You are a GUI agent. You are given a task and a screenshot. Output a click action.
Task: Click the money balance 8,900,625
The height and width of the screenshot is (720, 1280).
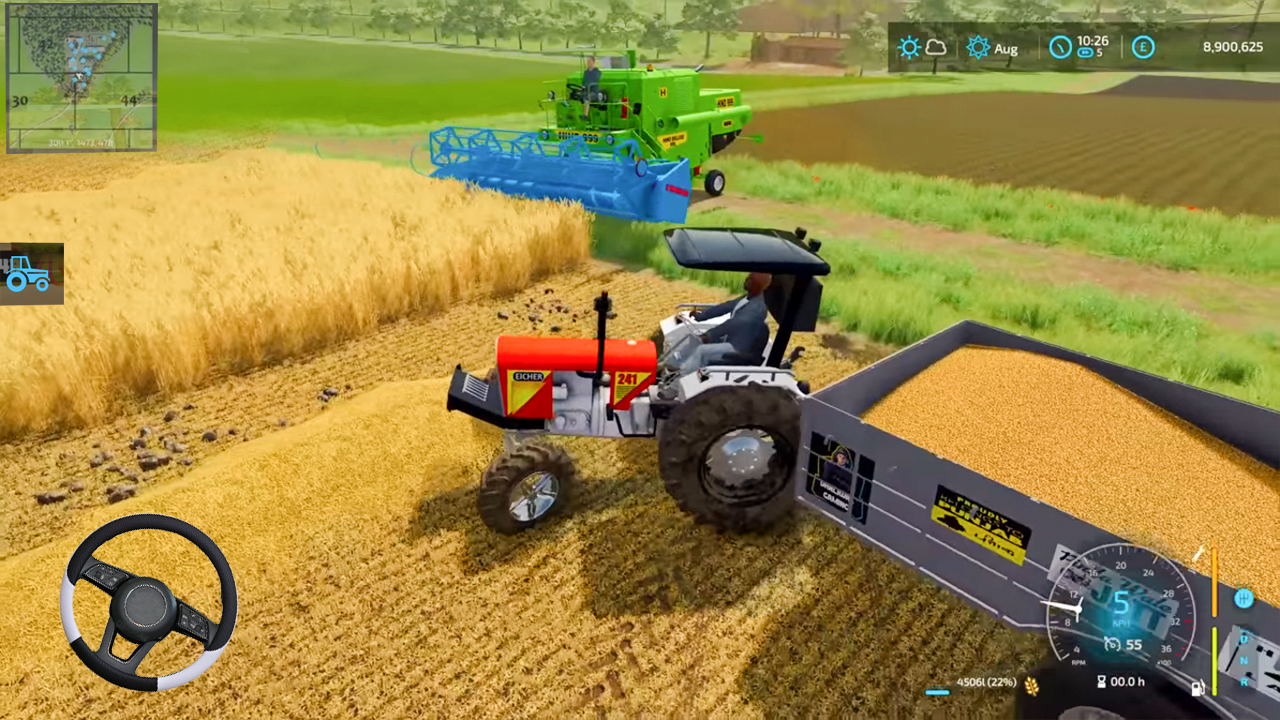[x=1232, y=47]
